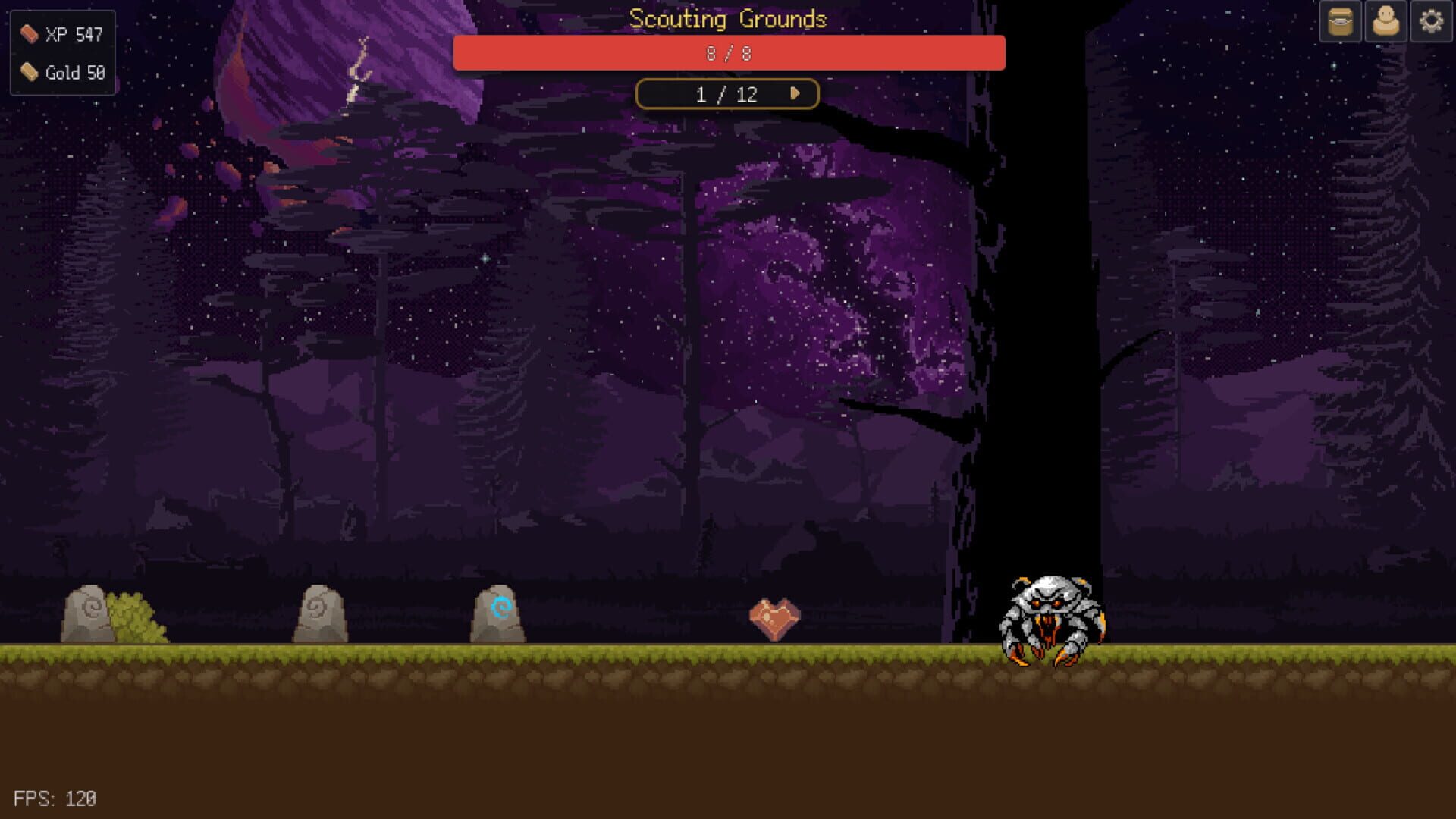
Task: Click the heart pickup on the ground
Action: pyautogui.click(x=774, y=616)
